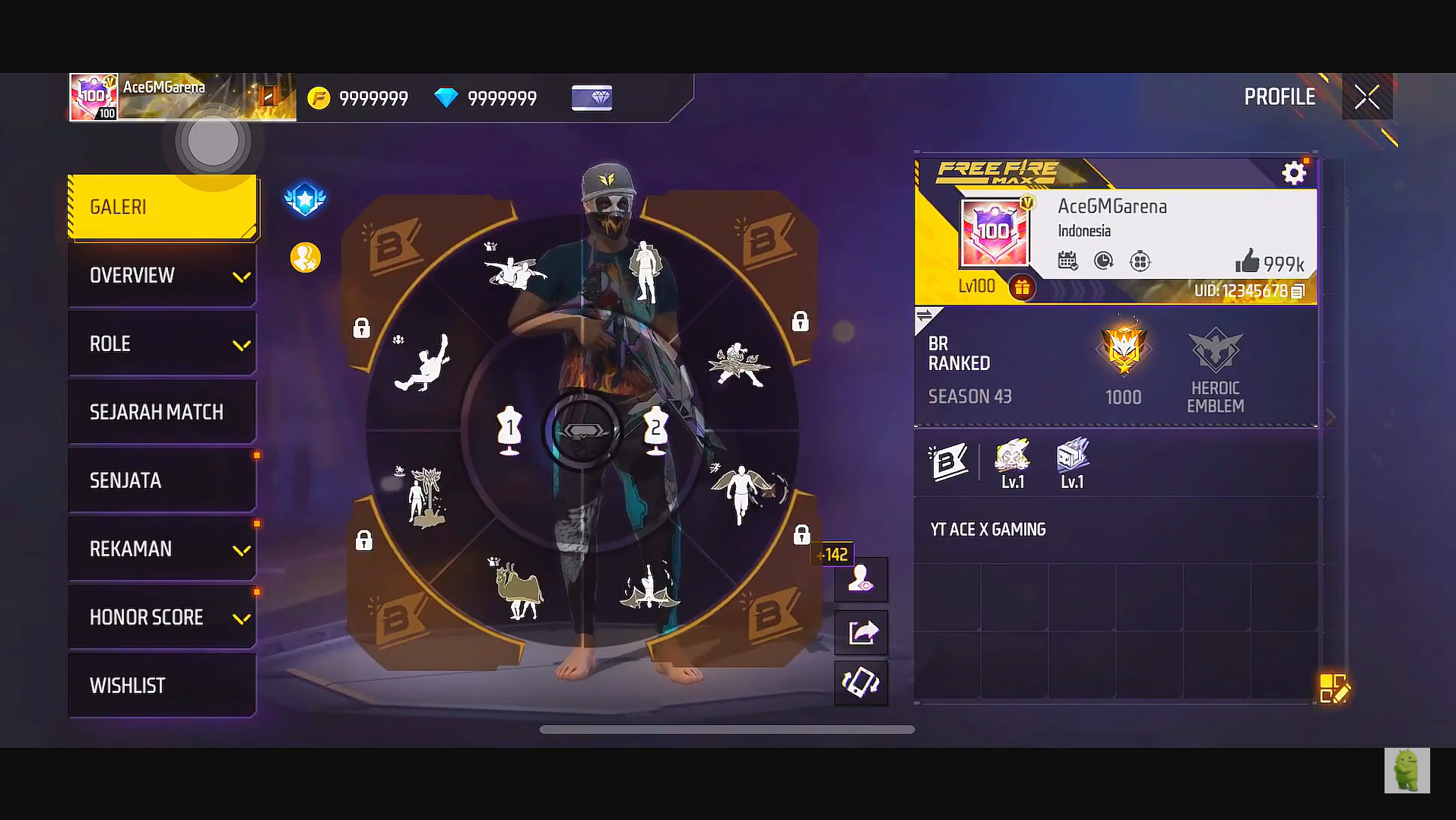Click the gift icon beside Lv100
Image resolution: width=1456 pixels, height=820 pixels.
[1023, 288]
